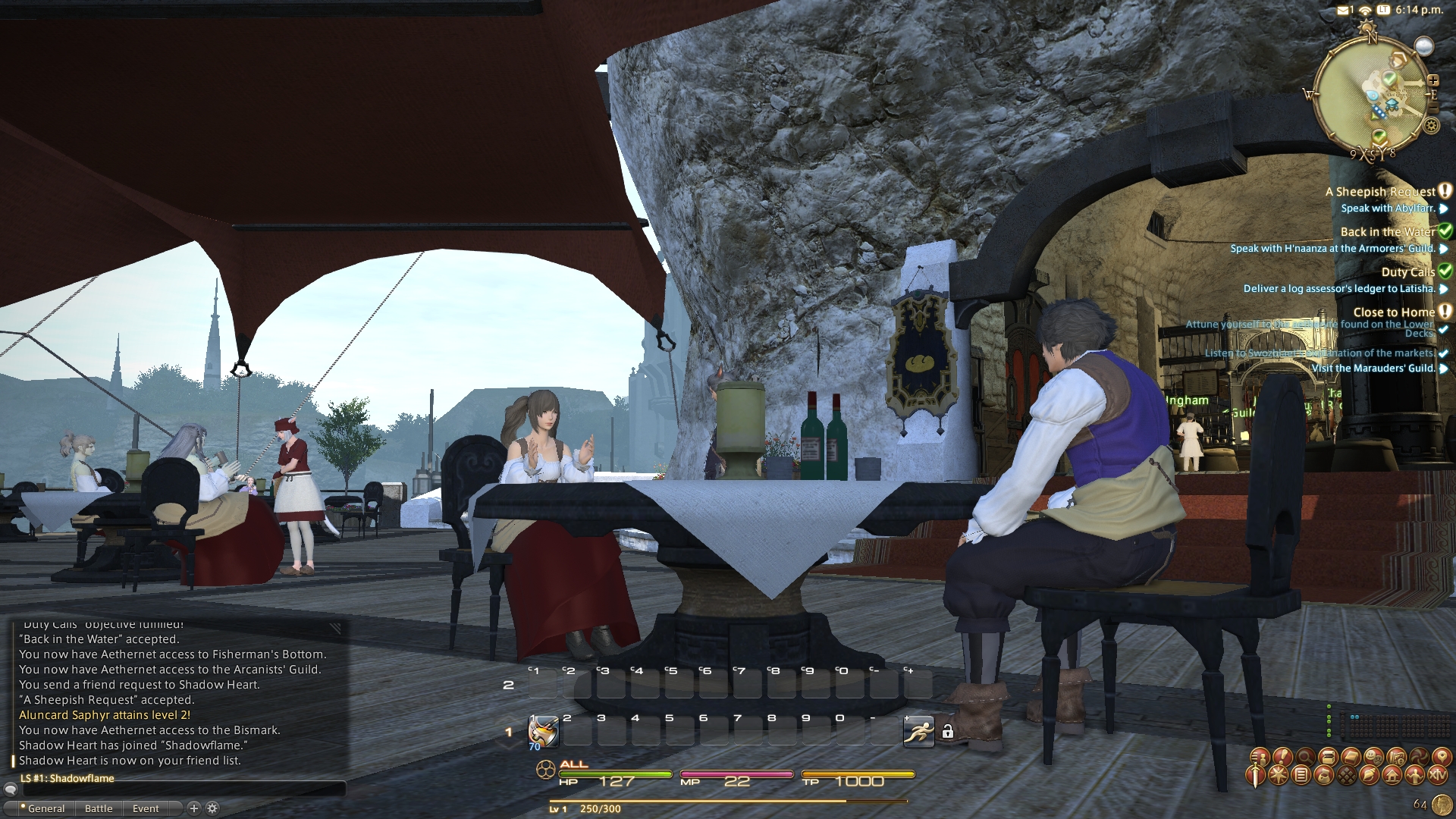Select the Close to Home quest entry
This screenshot has height=819, width=1456.
pyautogui.click(x=1394, y=312)
